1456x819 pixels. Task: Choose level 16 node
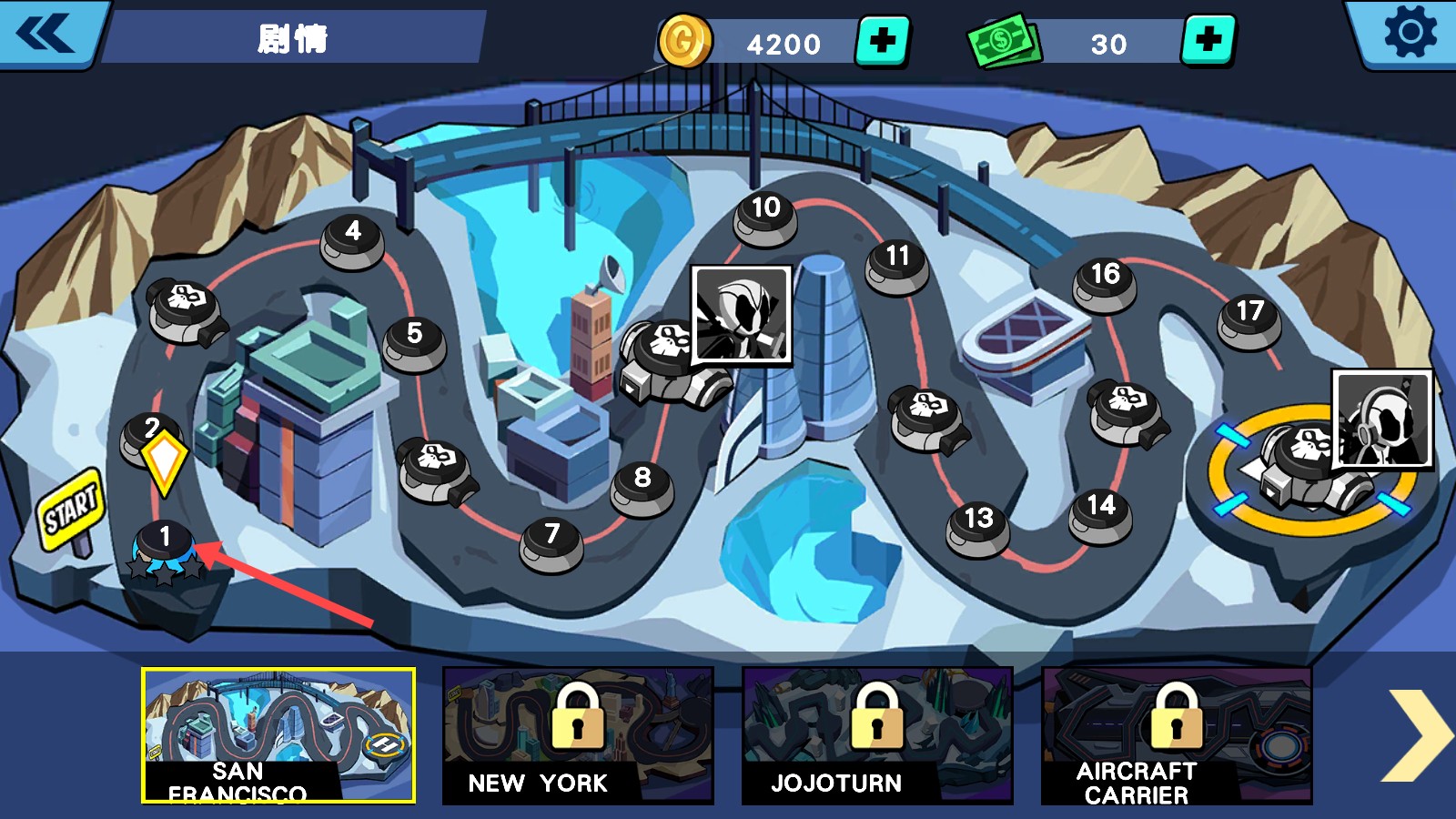click(1105, 281)
